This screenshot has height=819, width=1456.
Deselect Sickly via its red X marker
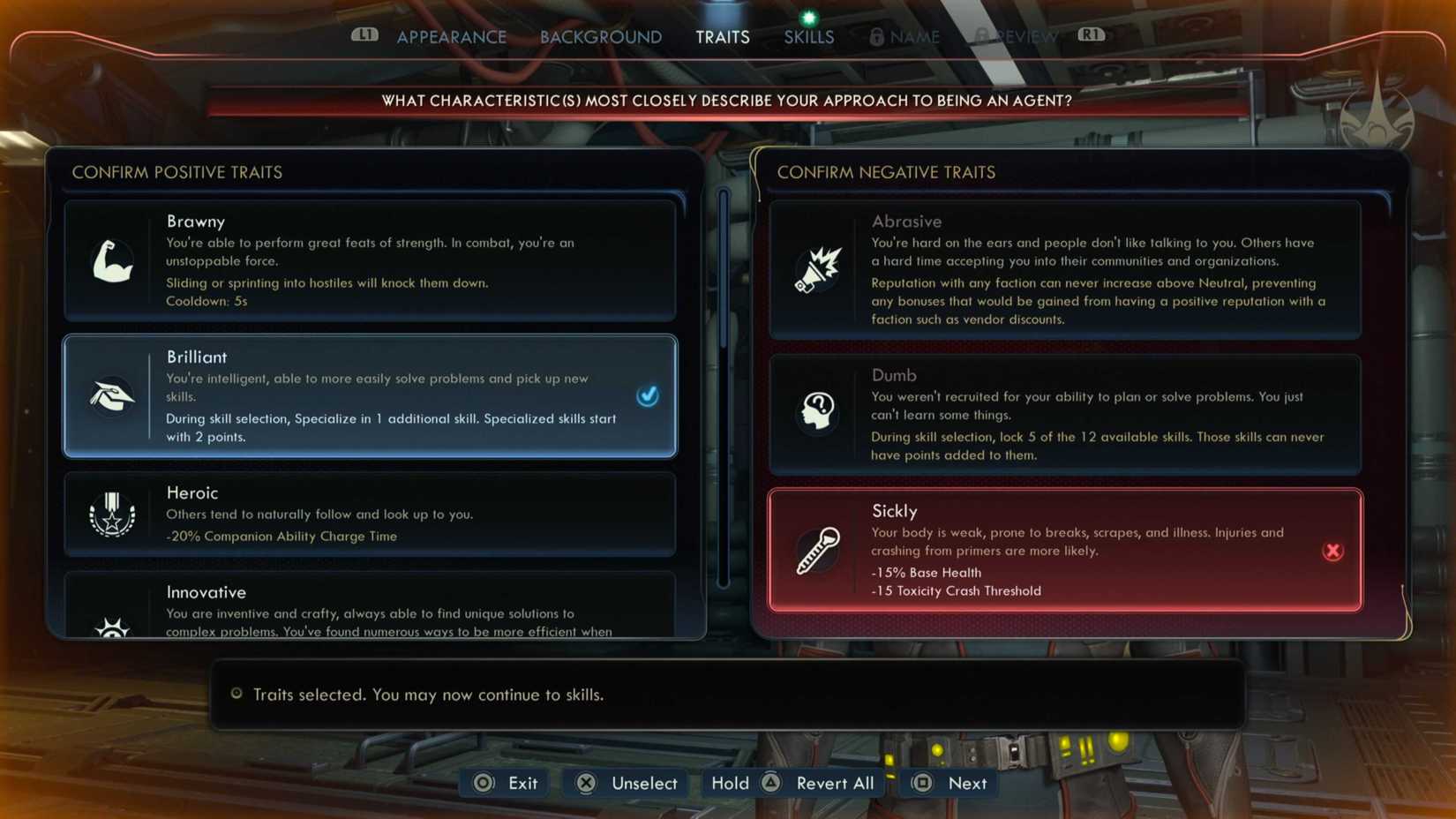pyautogui.click(x=1332, y=551)
